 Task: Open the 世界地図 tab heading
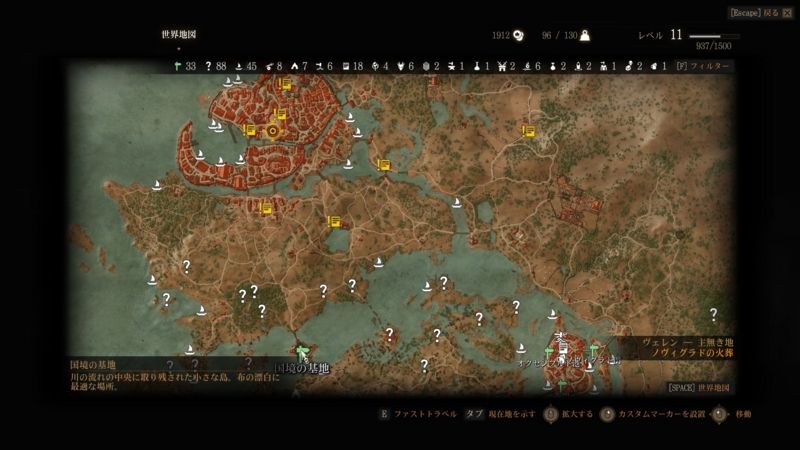click(178, 34)
